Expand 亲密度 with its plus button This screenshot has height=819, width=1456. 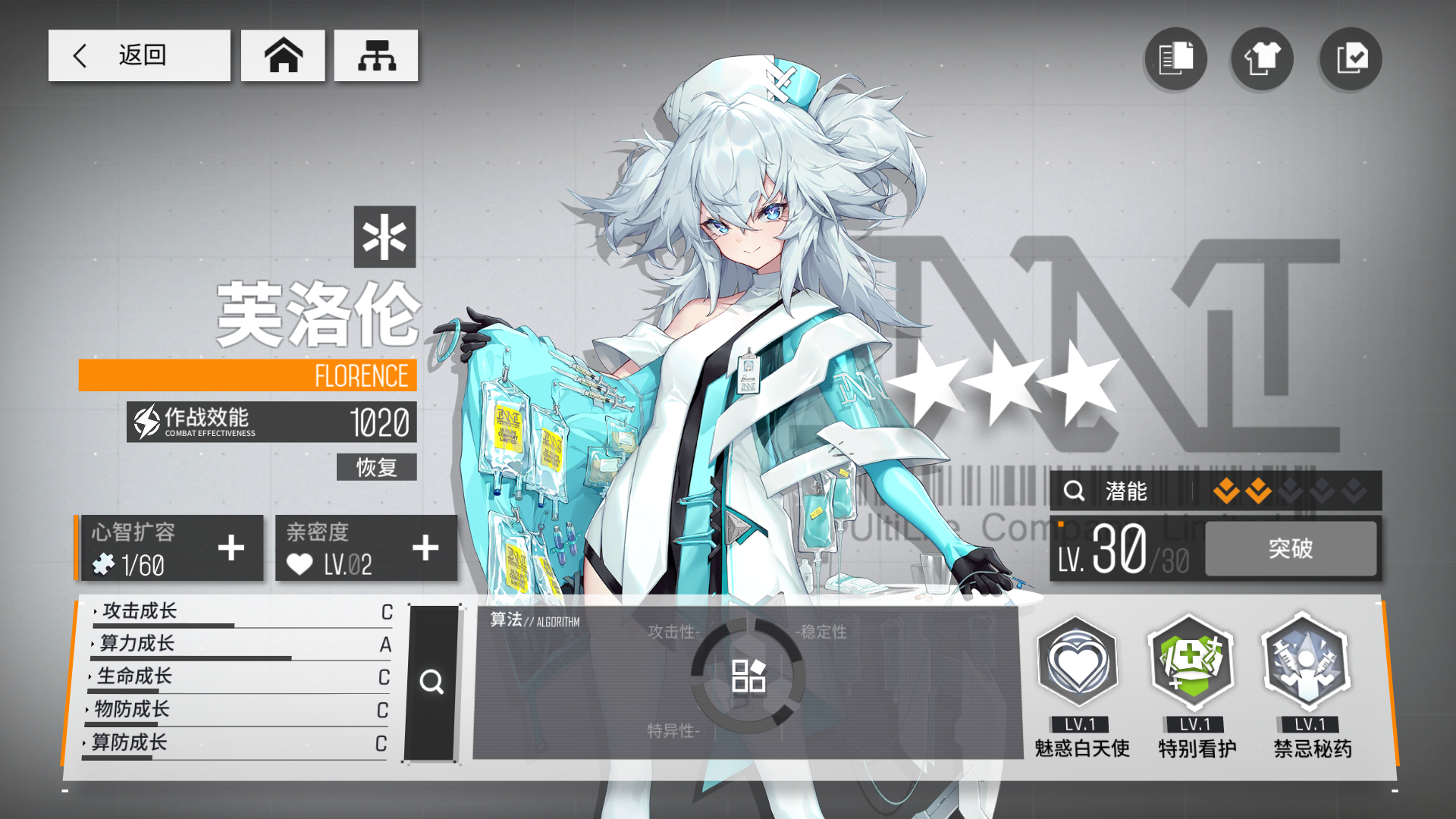pos(425,548)
